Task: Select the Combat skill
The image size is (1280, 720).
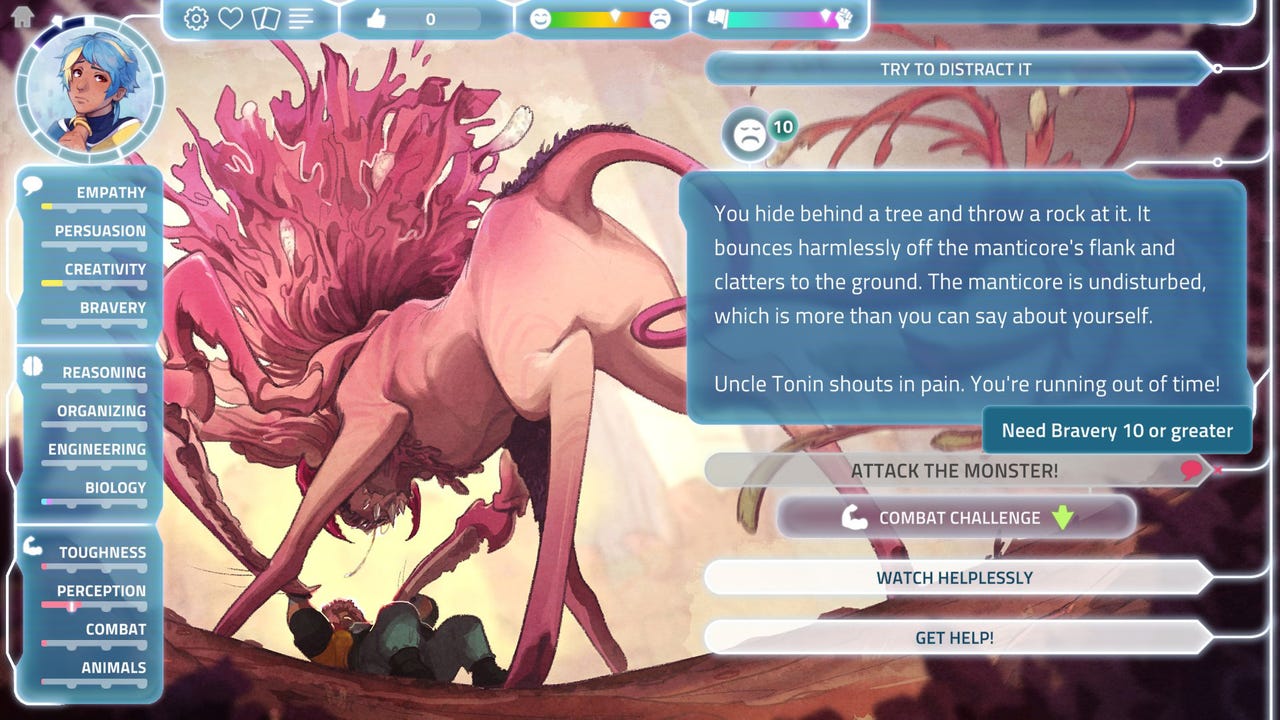Action: point(115,630)
